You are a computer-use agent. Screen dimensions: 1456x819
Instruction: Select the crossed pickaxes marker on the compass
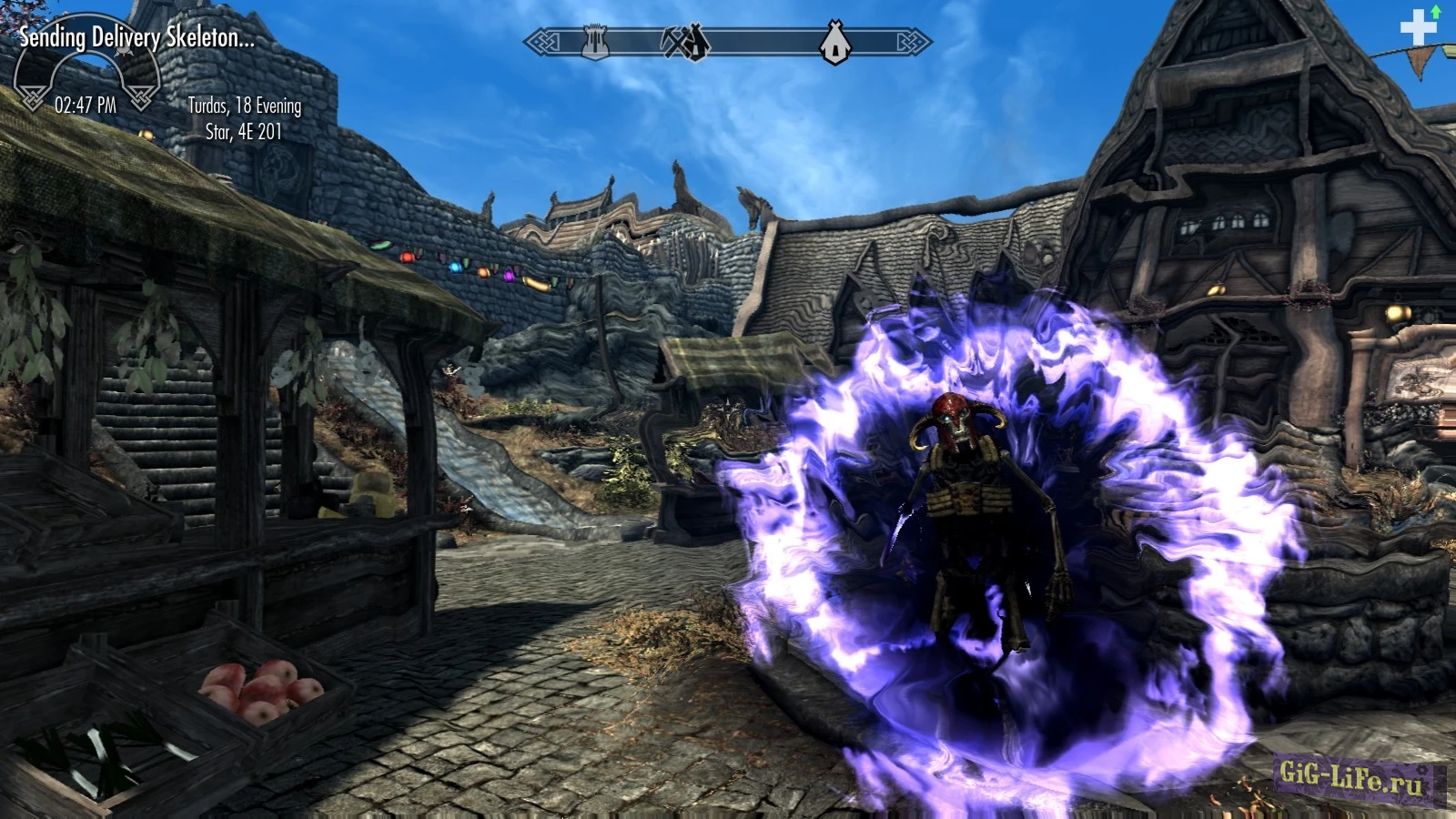pyautogui.click(x=686, y=42)
